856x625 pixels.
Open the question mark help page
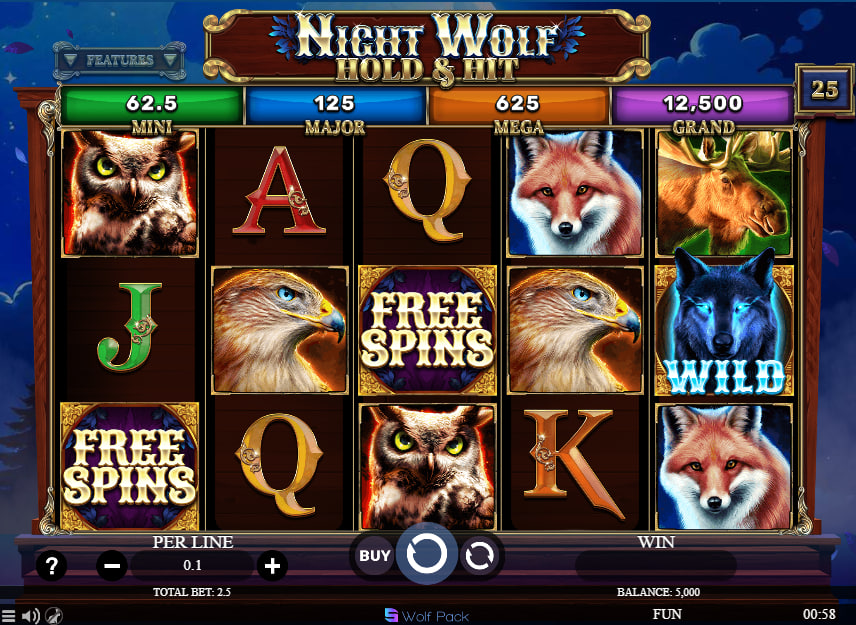click(x=51, y=566)
